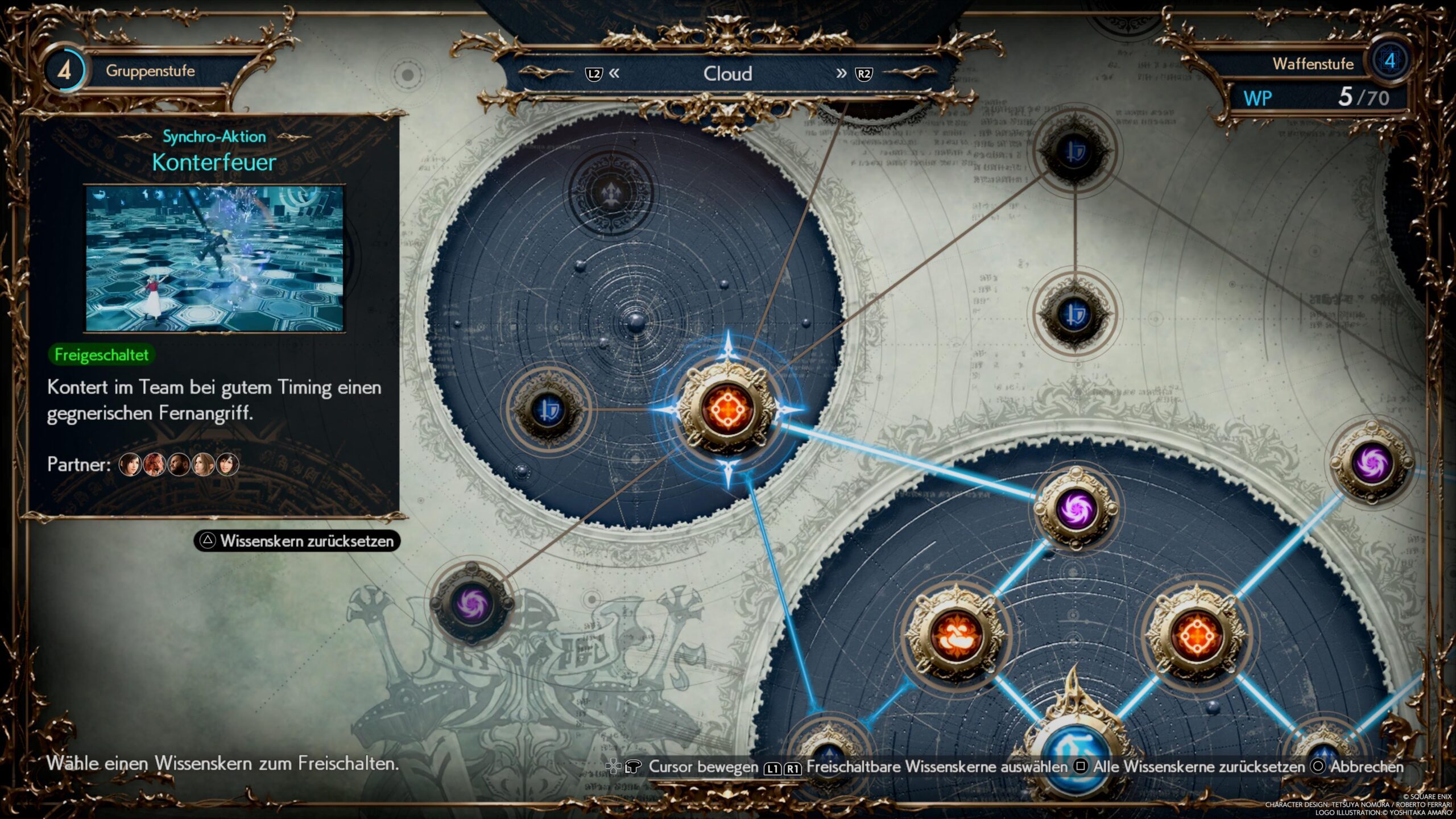Select the unhighlighted orange crosshair core node

tap(1196, 634)
